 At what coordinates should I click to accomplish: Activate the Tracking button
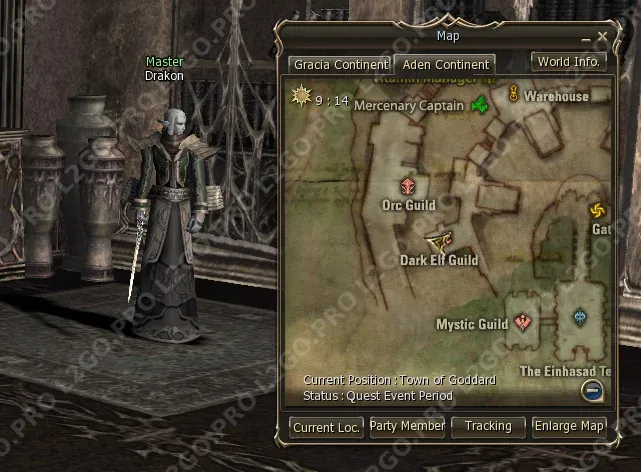point(488,427)
